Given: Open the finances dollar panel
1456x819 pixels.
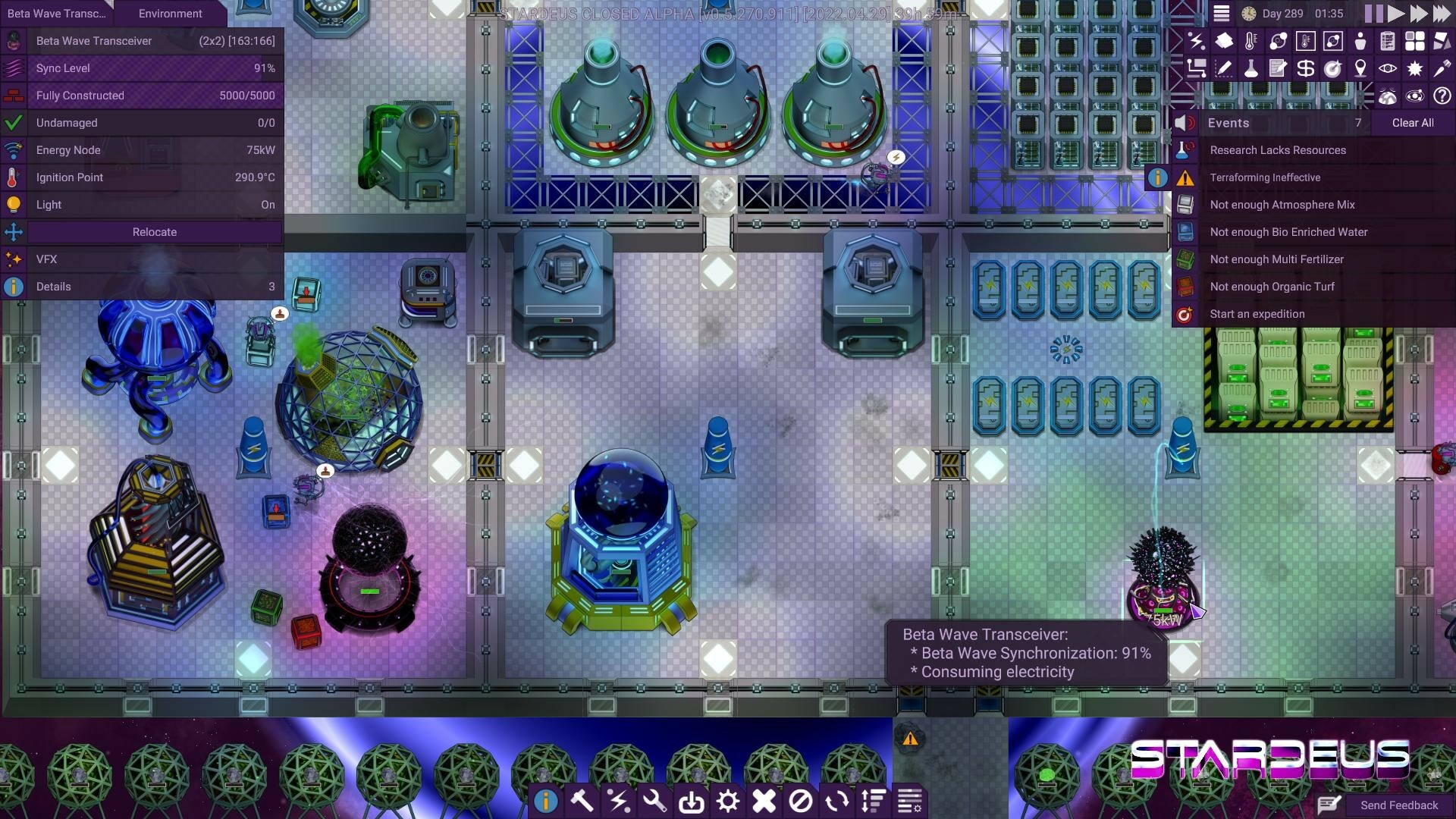Looking at the screenshot, I should point(1305,68).
